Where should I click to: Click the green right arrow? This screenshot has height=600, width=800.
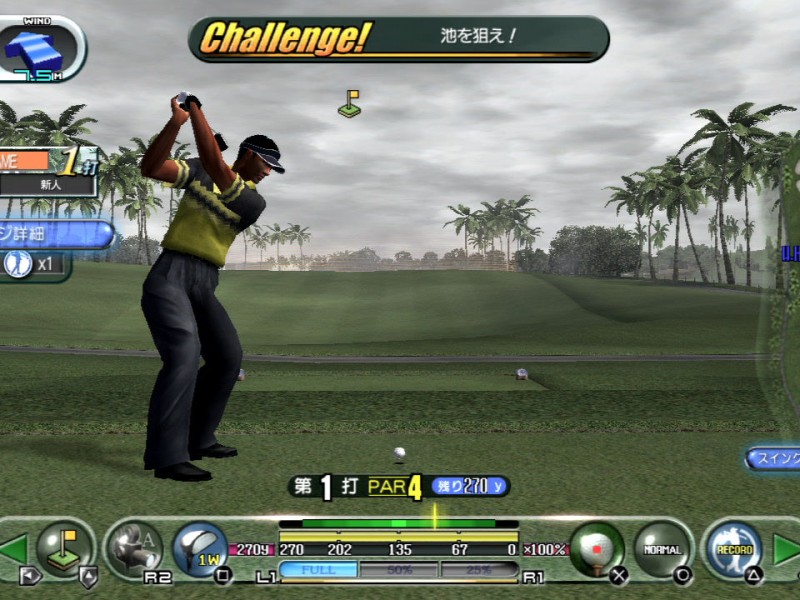(787, 549)
